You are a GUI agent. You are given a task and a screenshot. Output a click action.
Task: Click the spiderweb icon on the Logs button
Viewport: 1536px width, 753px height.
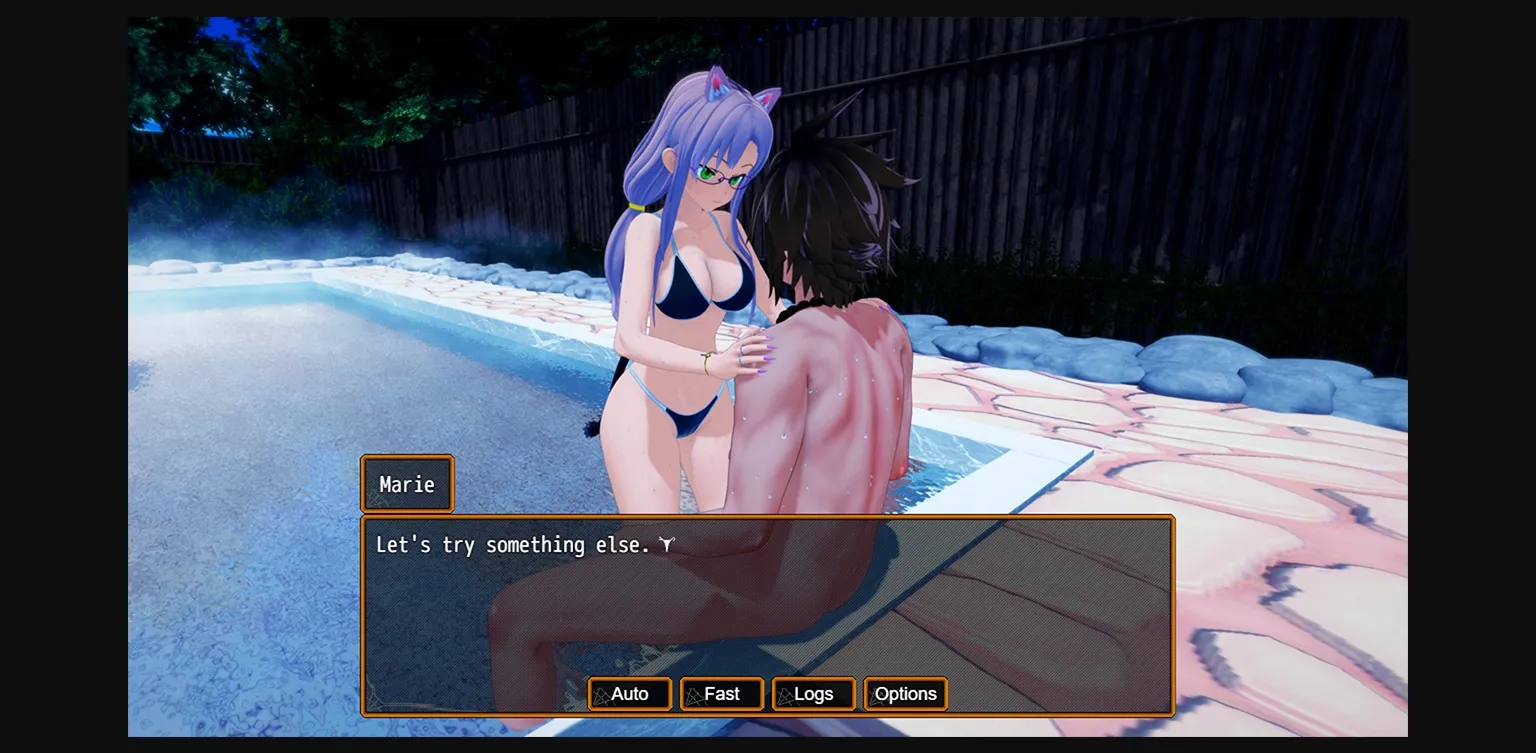pos(784,697)
